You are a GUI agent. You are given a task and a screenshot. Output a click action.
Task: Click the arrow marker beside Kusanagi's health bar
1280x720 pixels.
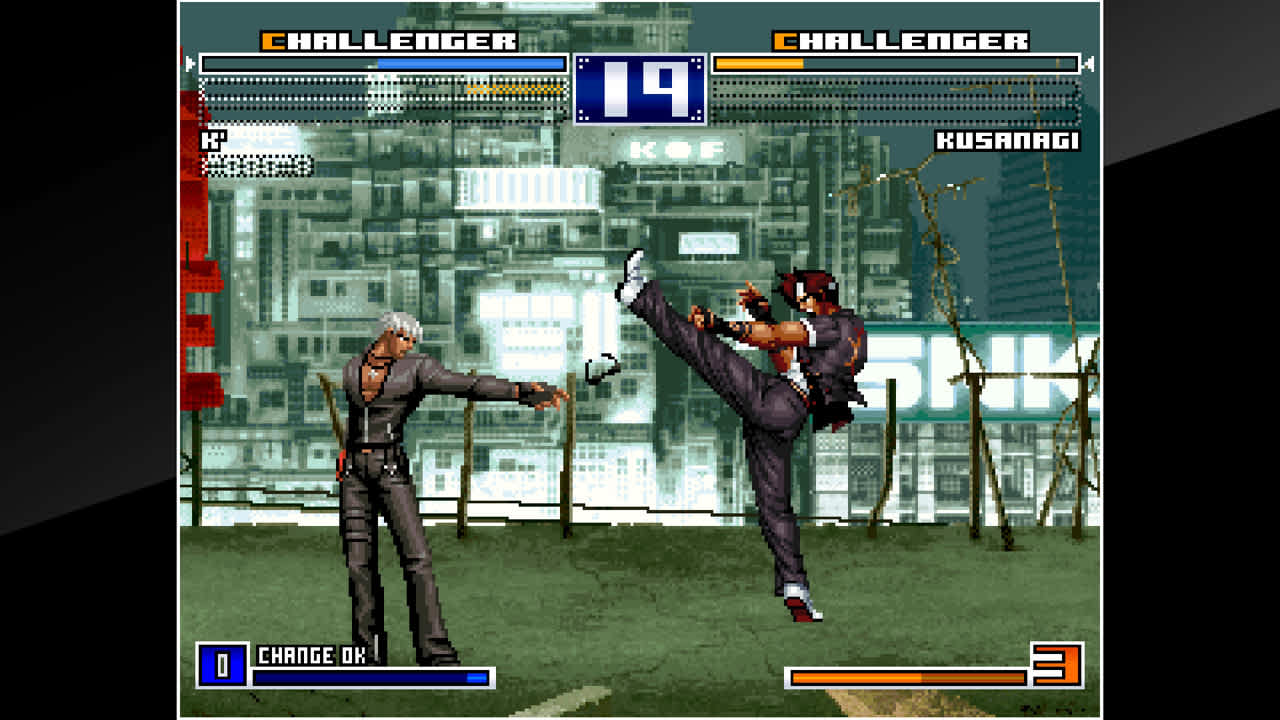point(1092,62)
